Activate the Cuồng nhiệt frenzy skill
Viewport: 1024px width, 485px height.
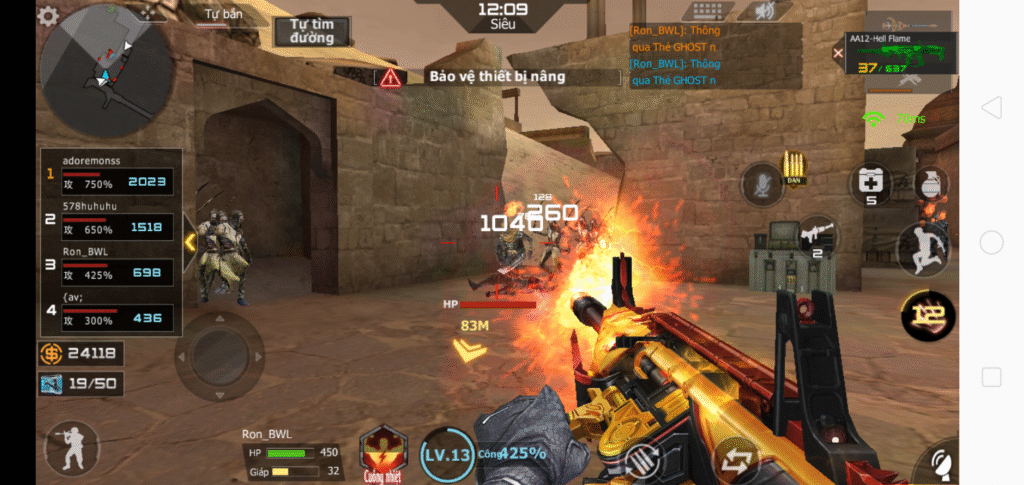pos(382,450)
